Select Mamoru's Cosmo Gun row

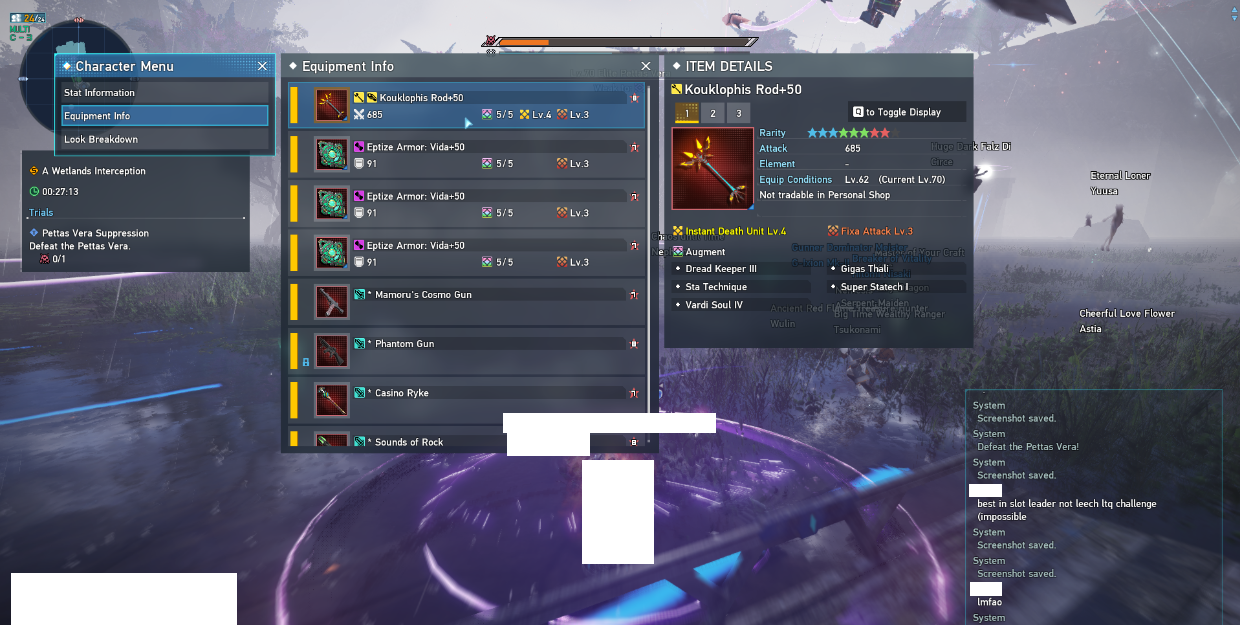click(468, 302)
